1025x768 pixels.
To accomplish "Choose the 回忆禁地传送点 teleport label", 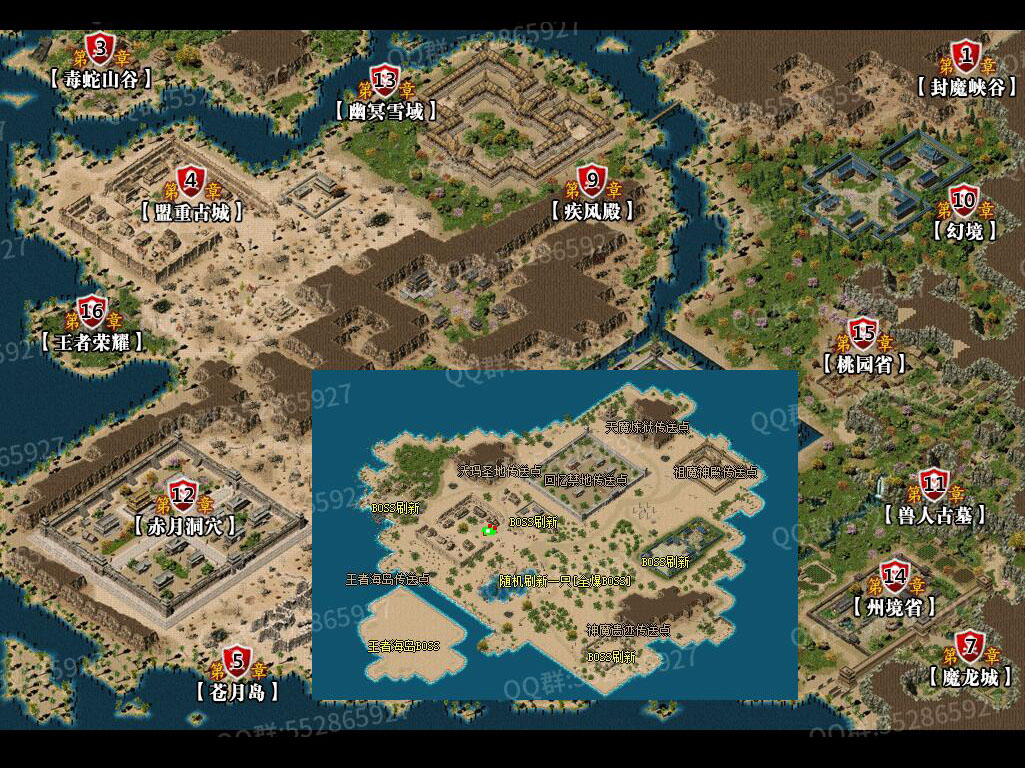I will [x=585, y=480].
